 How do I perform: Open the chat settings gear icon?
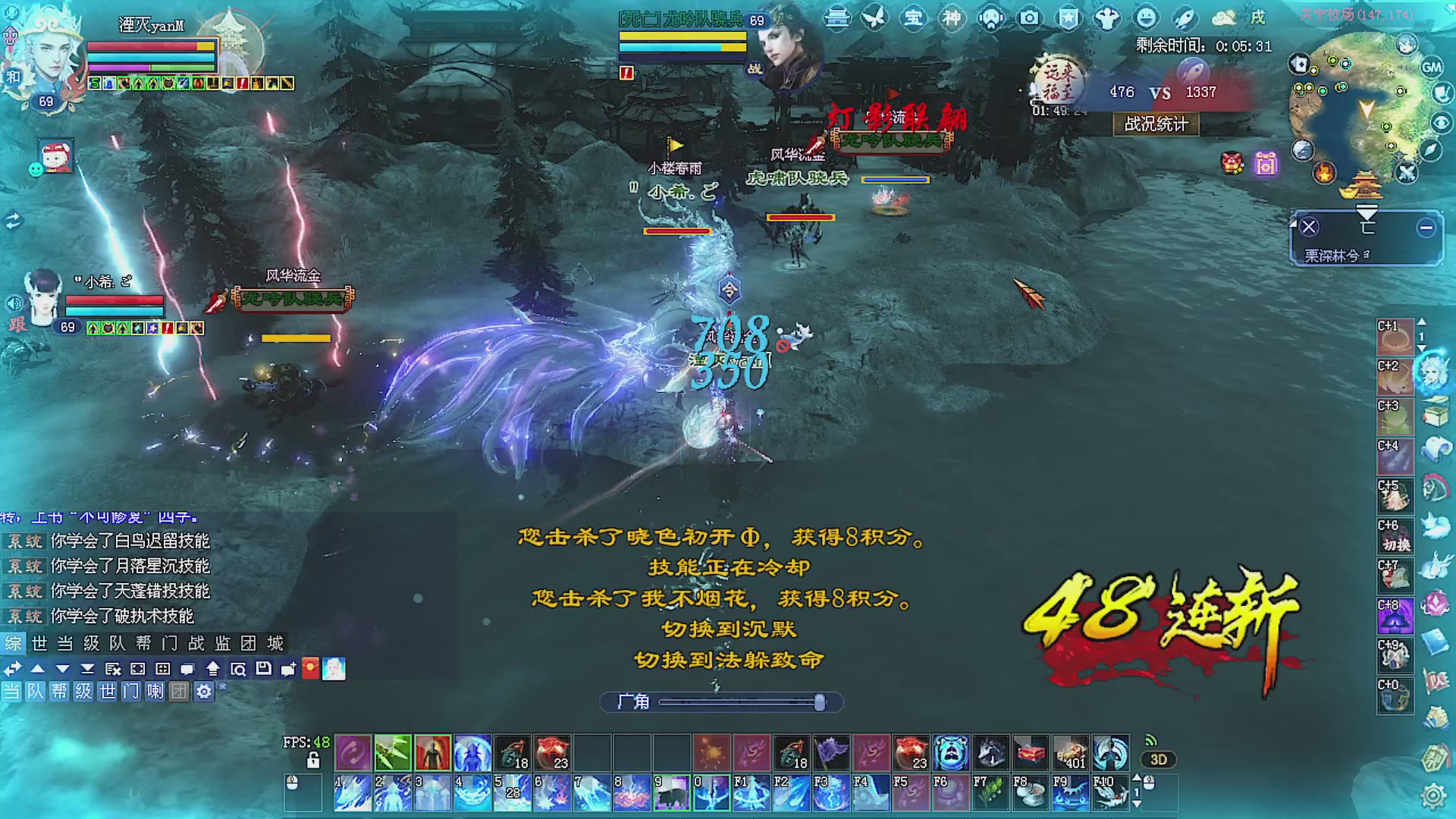click(202, 692)
